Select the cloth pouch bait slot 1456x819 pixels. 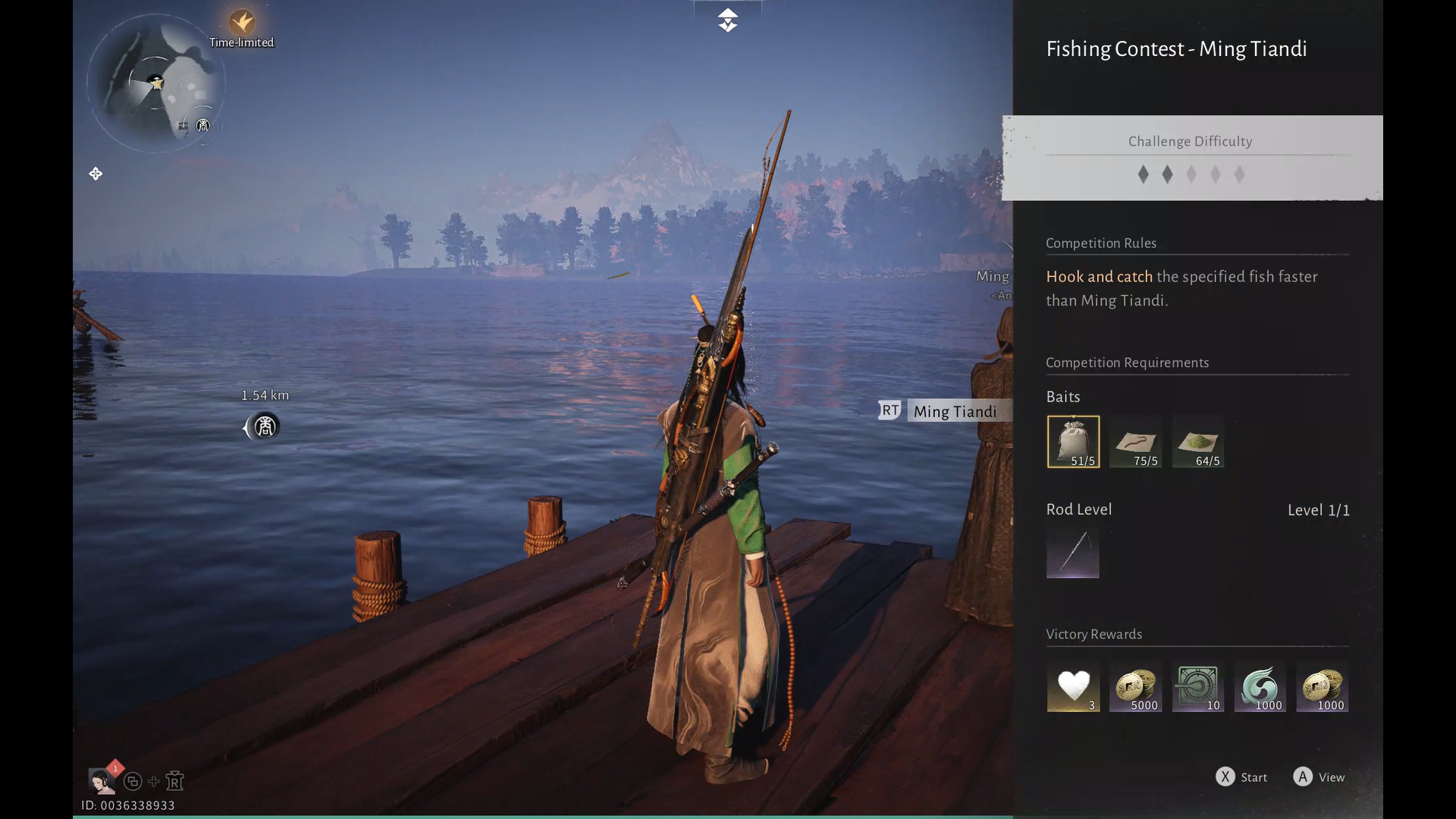click(x=1073, y=441)
